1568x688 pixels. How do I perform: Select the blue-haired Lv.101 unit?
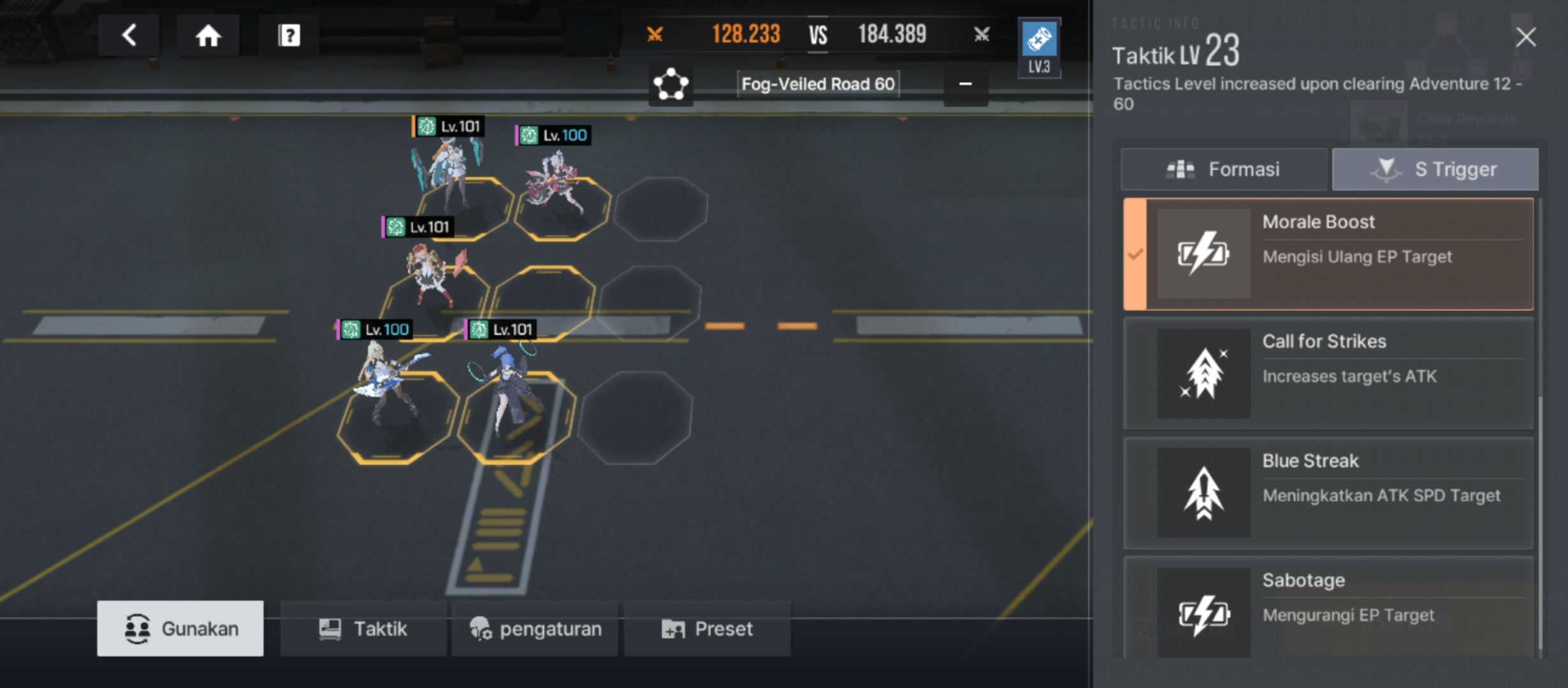pos(507,389)
